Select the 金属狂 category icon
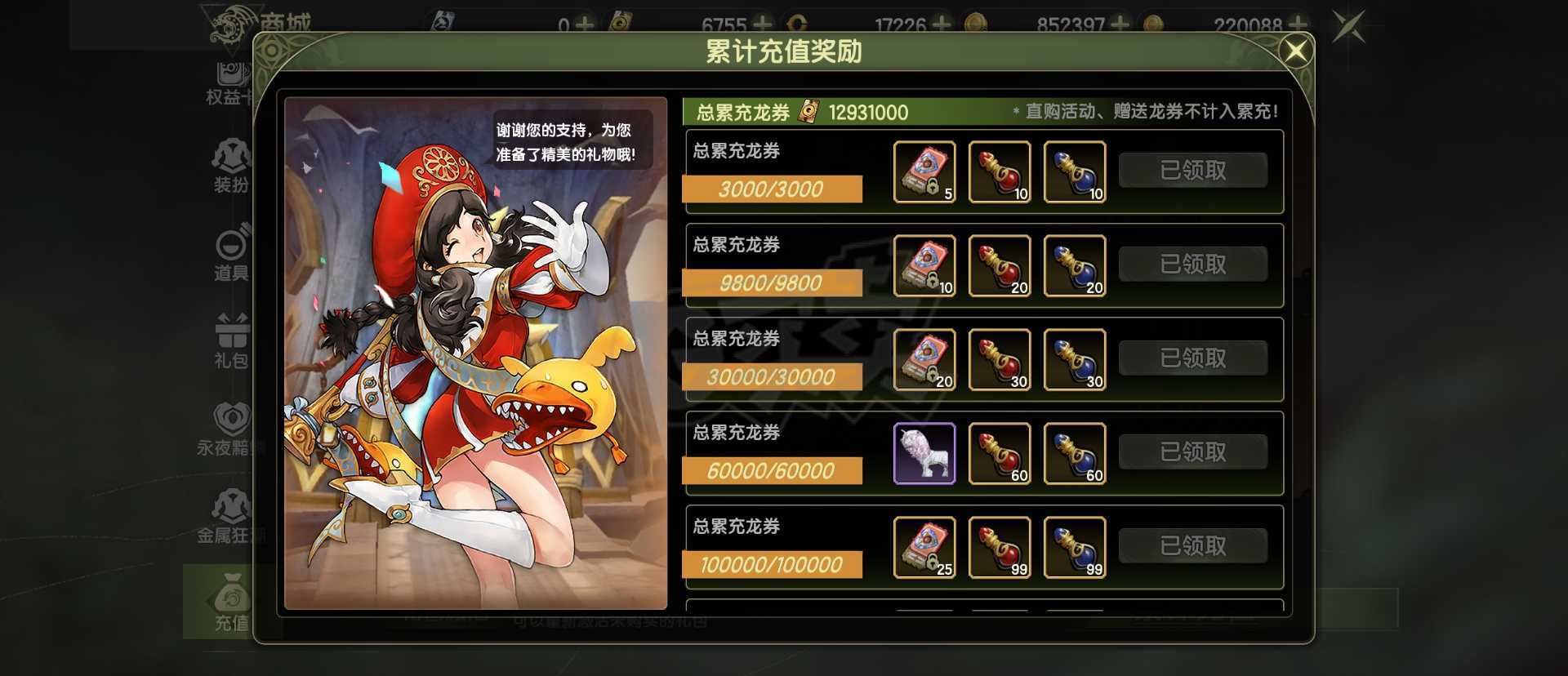 230,510
